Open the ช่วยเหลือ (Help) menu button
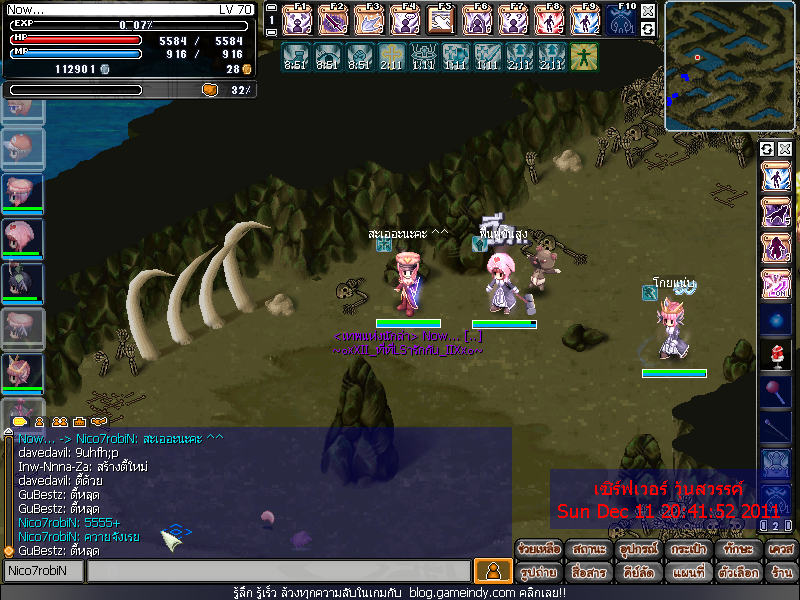Screen dimensions: 800x600 click(538, 550)
